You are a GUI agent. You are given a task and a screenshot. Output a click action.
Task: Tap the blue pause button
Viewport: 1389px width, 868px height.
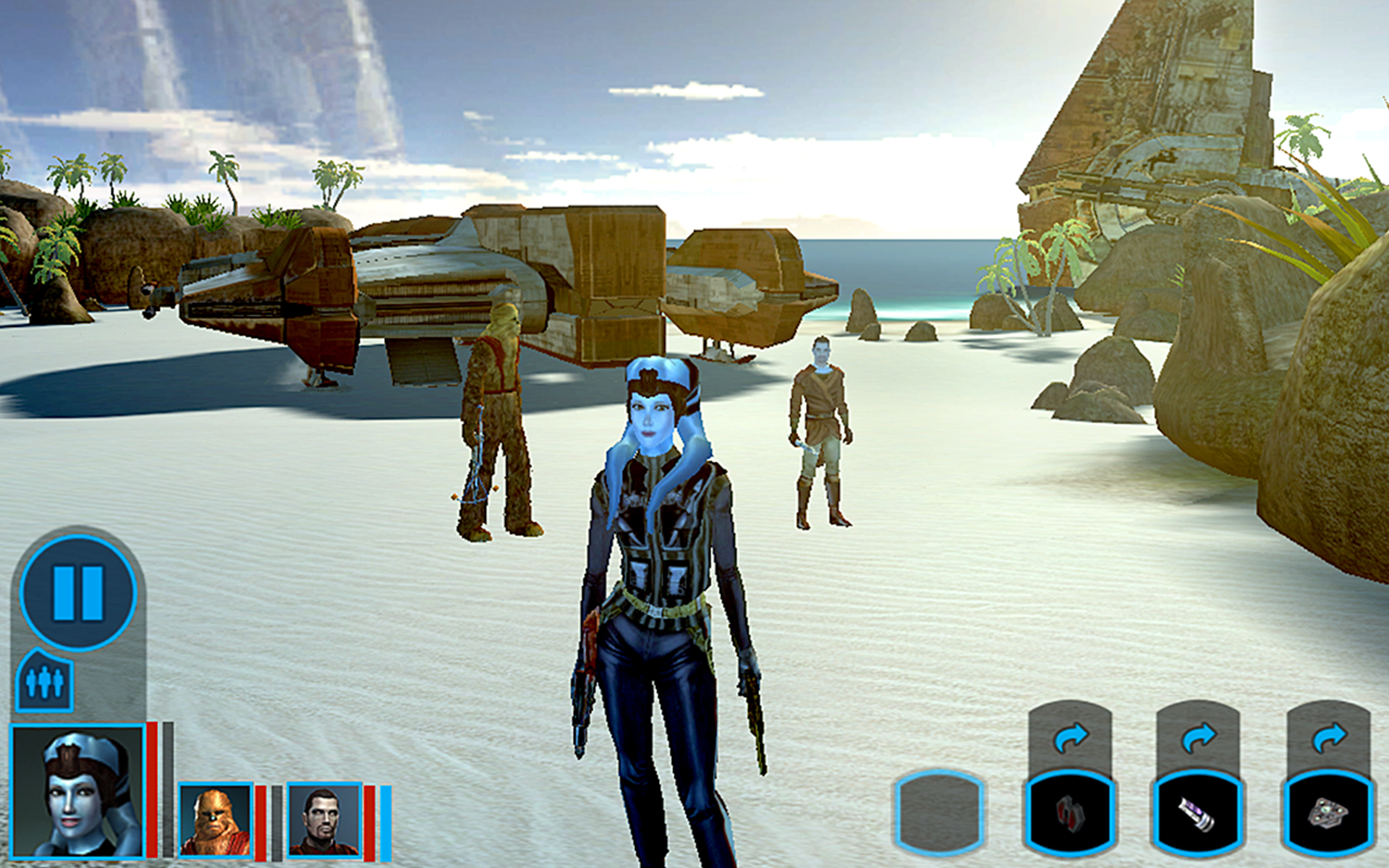[x=78, y=592]
